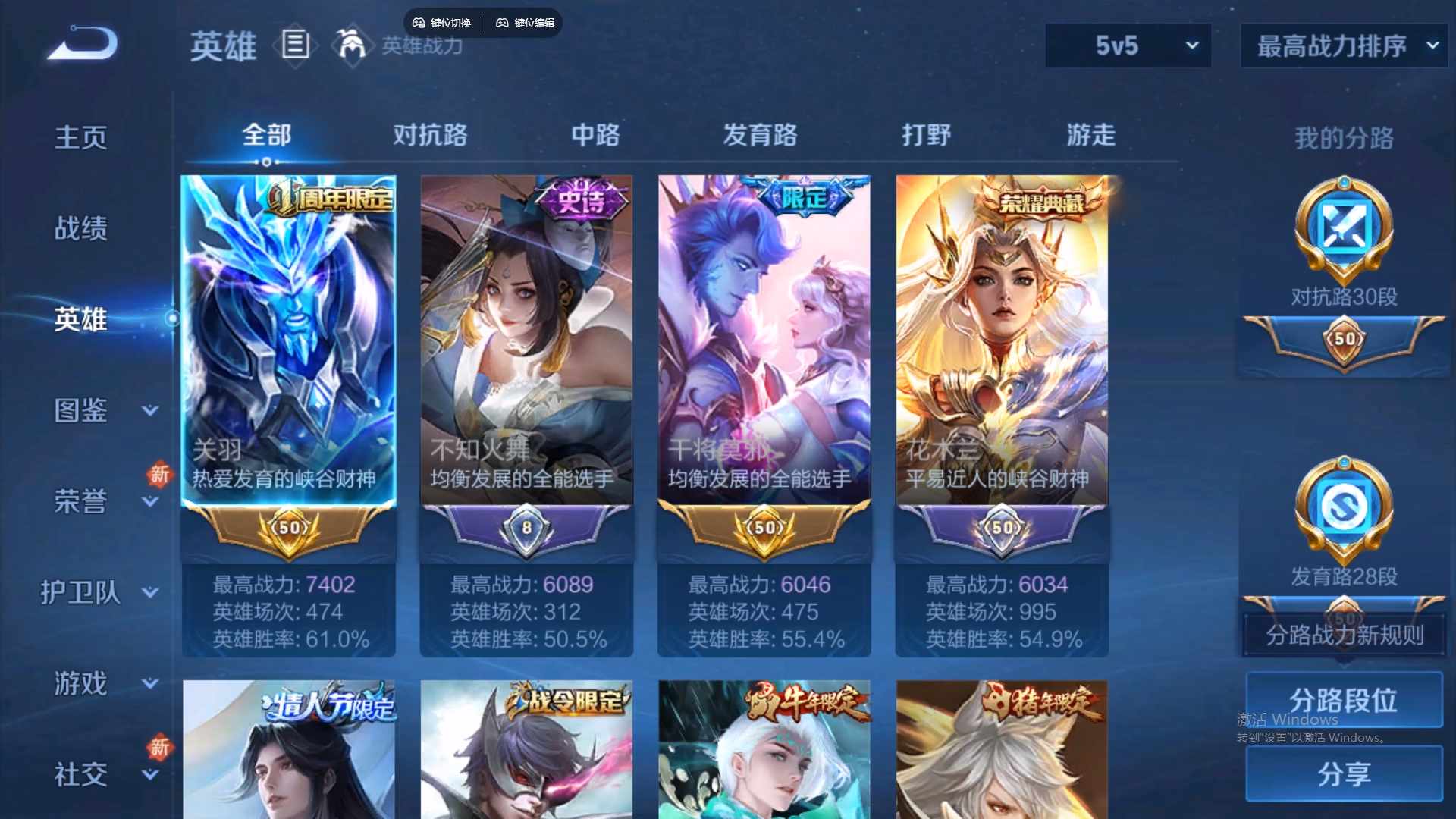Image resolution: width=1456 pixels, height=819 pixels.
Task: Show heroes in the 发育路 tab
Action: [760, 135]
